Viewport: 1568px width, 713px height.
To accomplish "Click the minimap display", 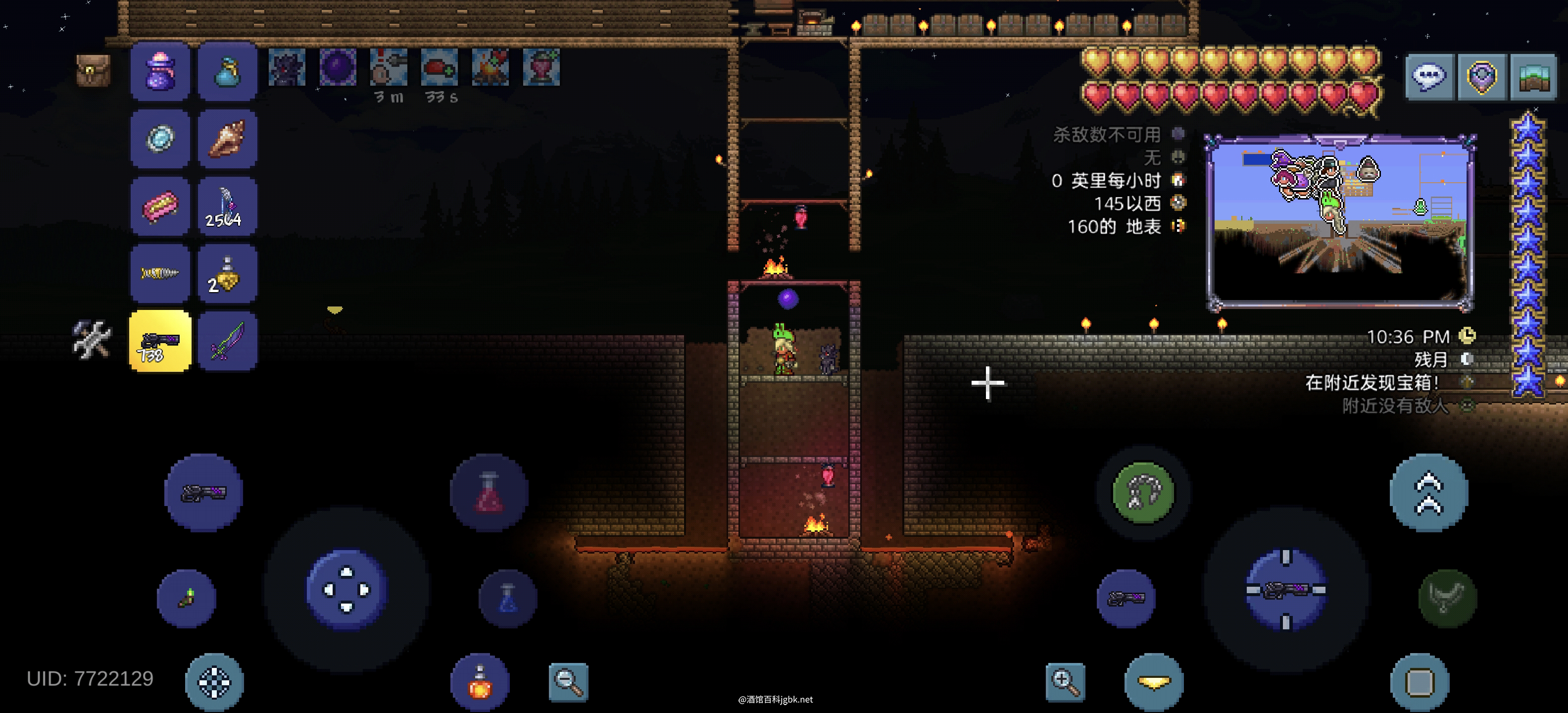I will [x=1339, y=222].
